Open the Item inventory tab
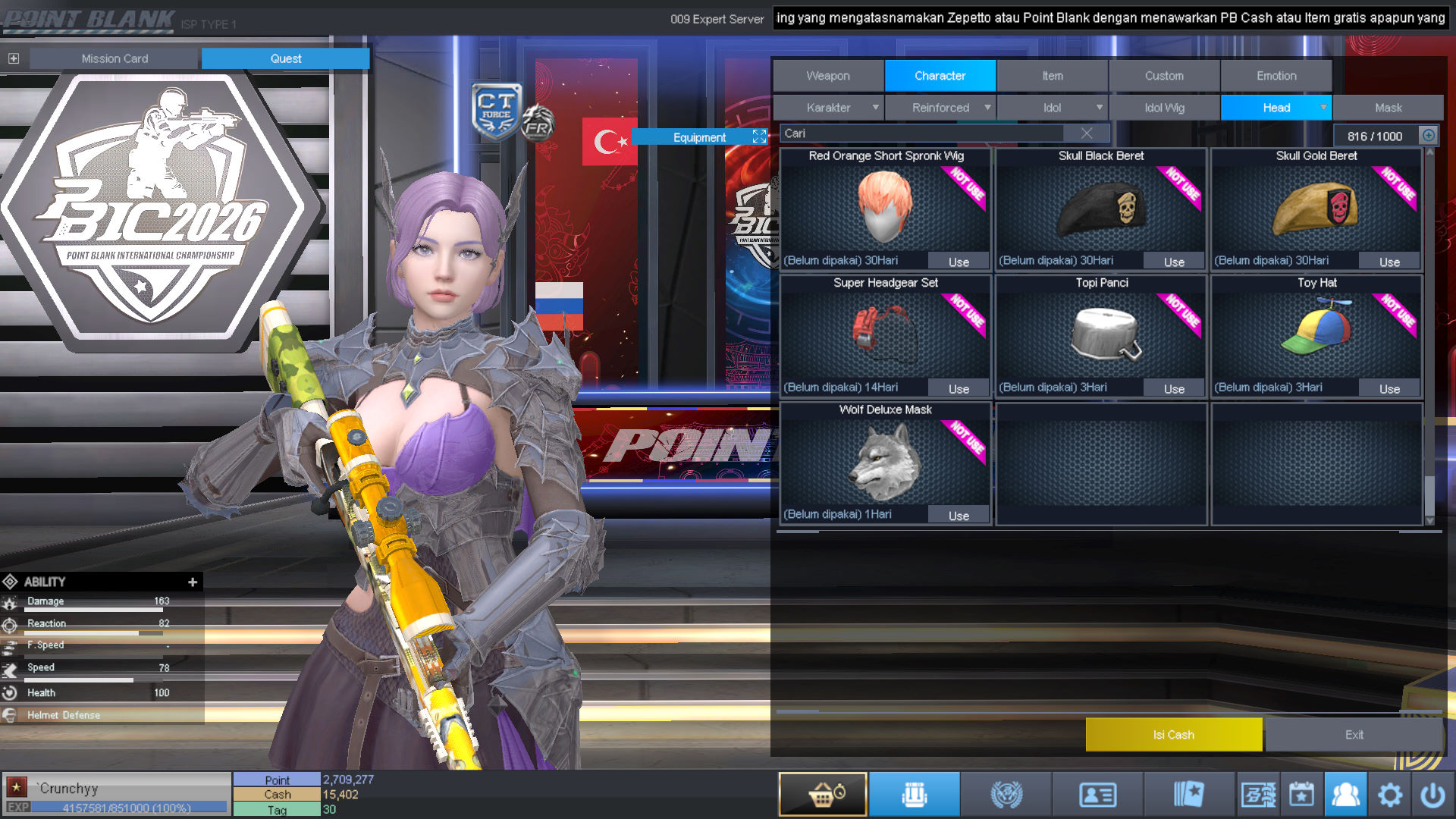Screen dimensions: 1456x819 [1052, 76]
